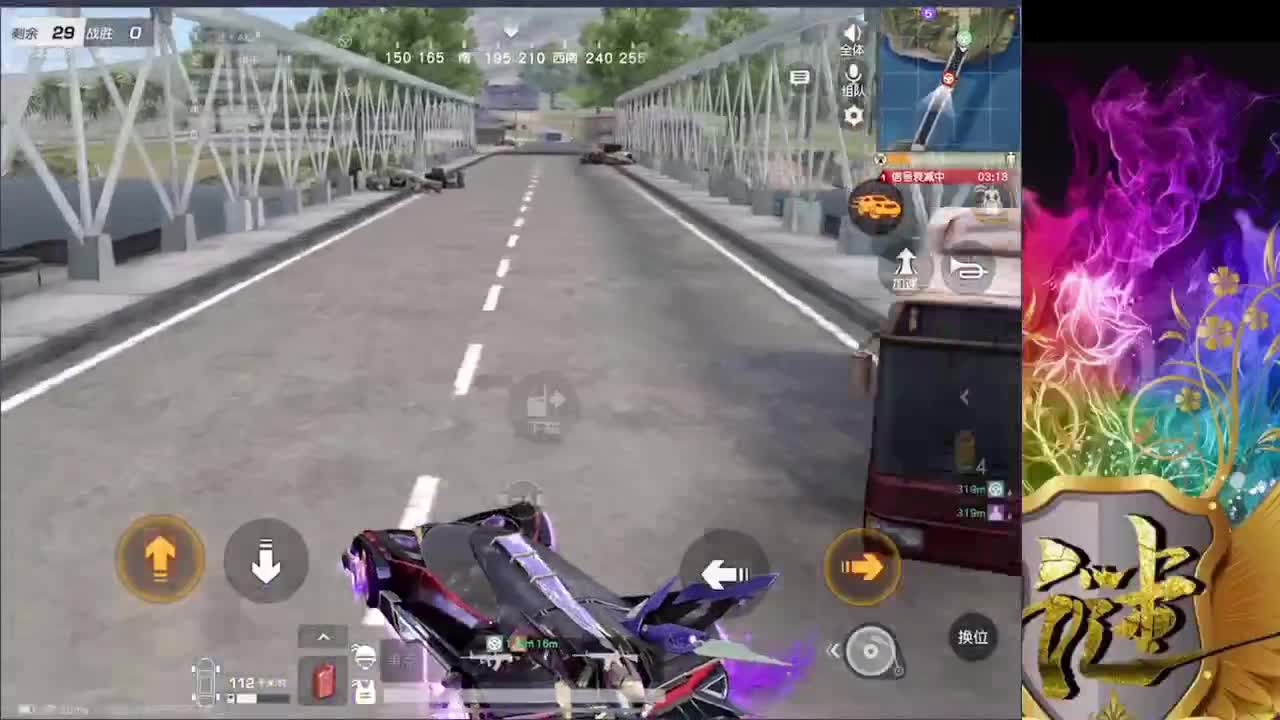Tap the 换位 seat switch button
The width and height of the screenshot is (1280, 720).
[973, 636]
